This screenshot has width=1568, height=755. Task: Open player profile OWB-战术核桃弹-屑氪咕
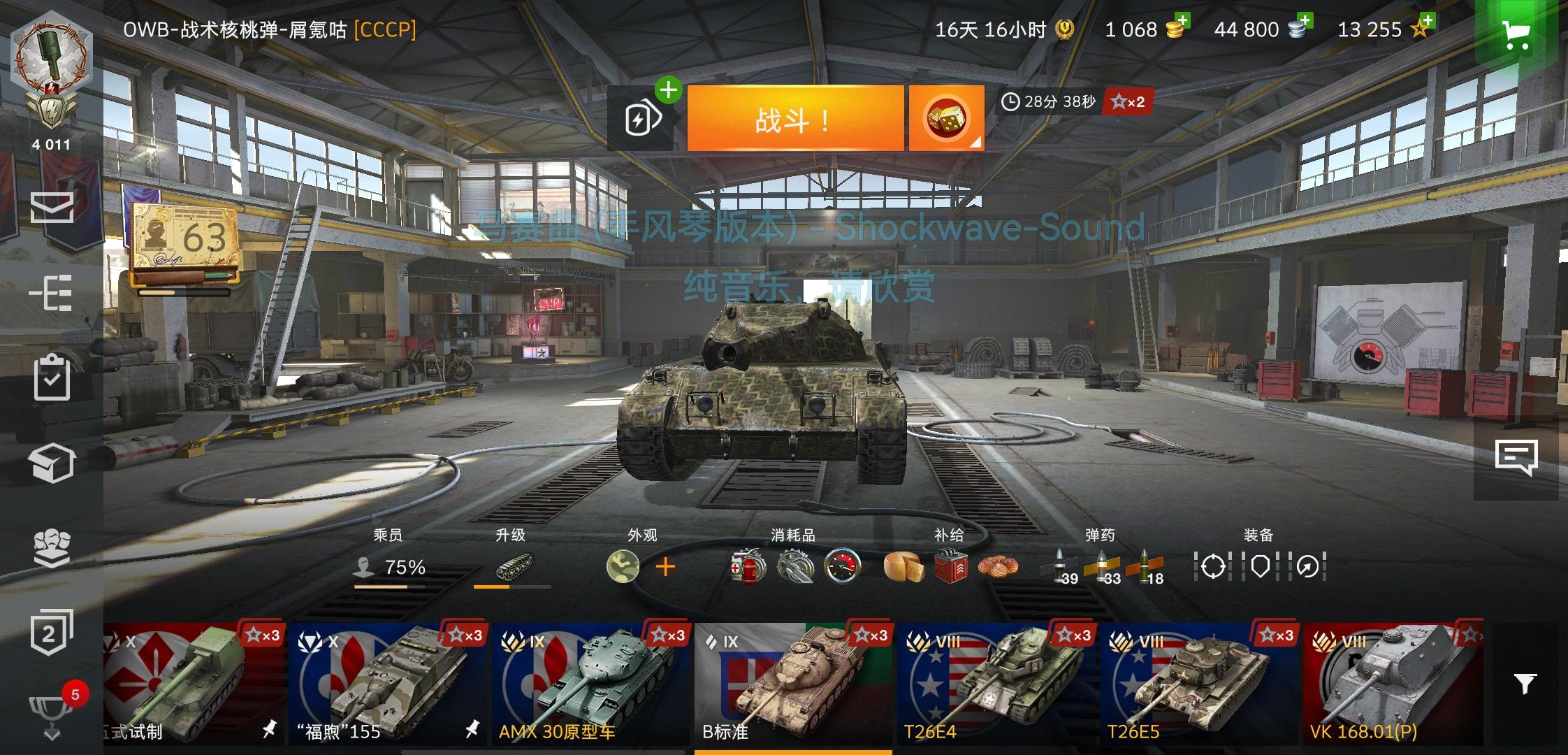[269, 29]
